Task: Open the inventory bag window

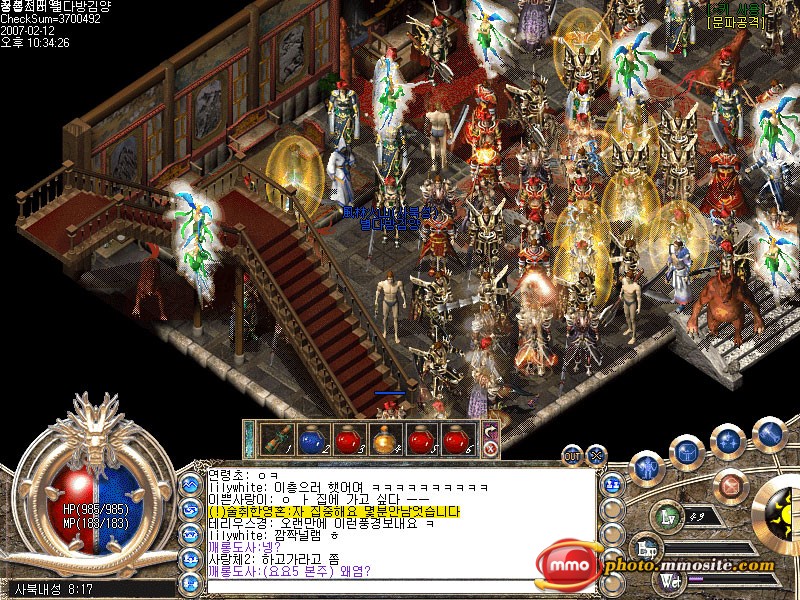Action: coord(686,451)
